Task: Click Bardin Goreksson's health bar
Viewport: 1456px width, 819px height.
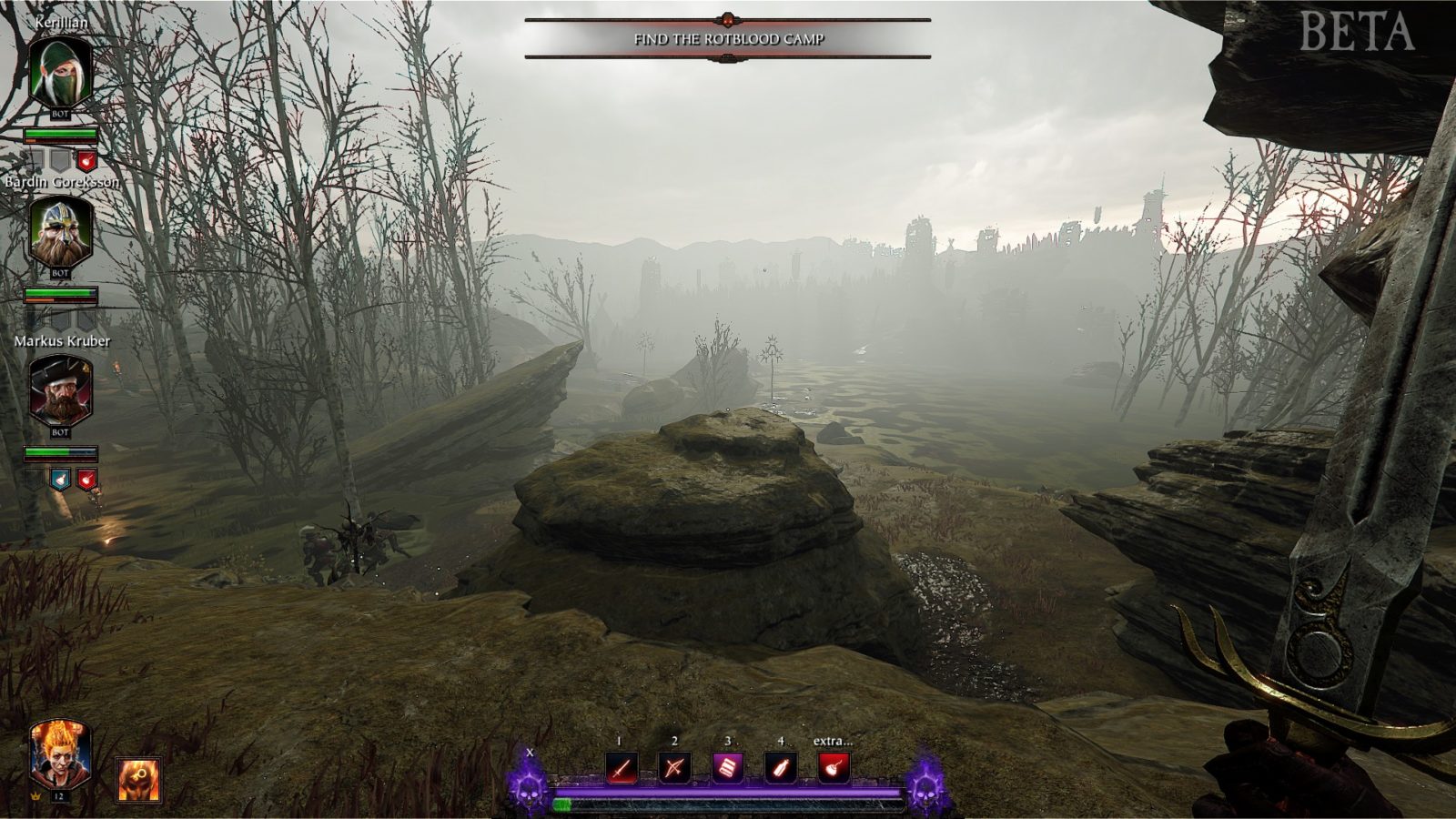Action: [62, 294]
